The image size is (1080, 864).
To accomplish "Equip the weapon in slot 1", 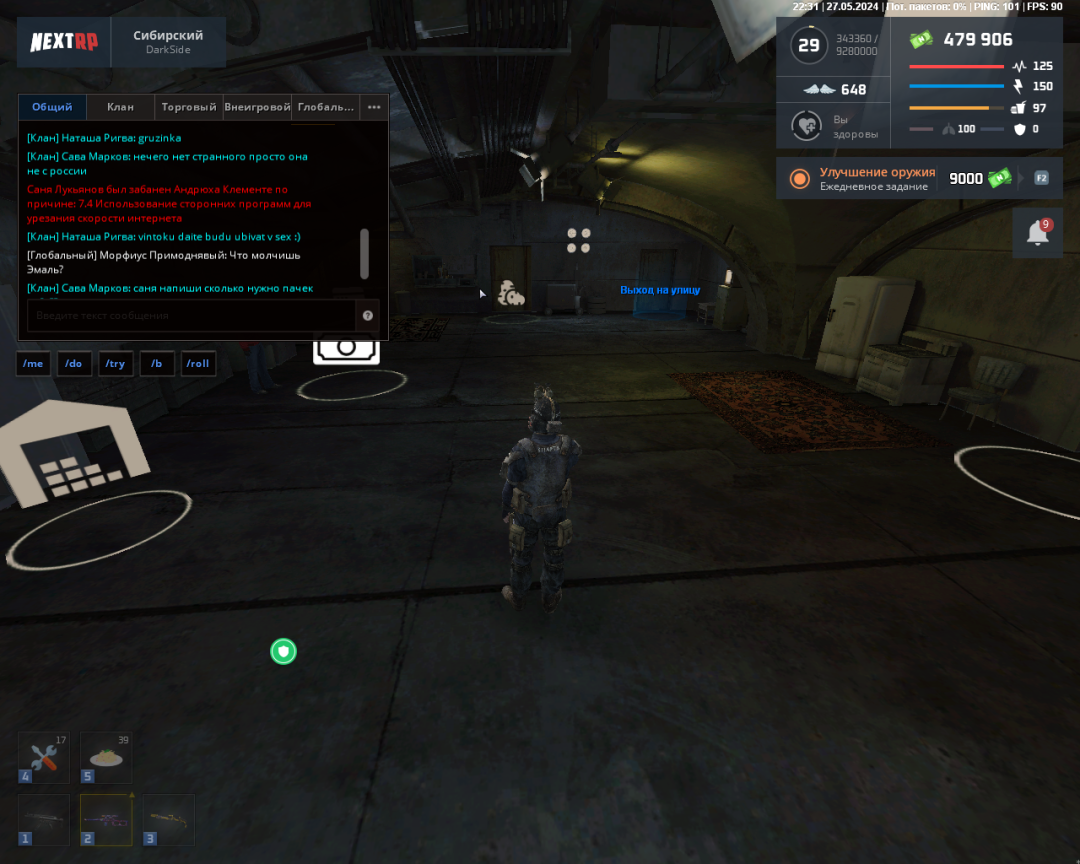I will (x=44, y=820).
